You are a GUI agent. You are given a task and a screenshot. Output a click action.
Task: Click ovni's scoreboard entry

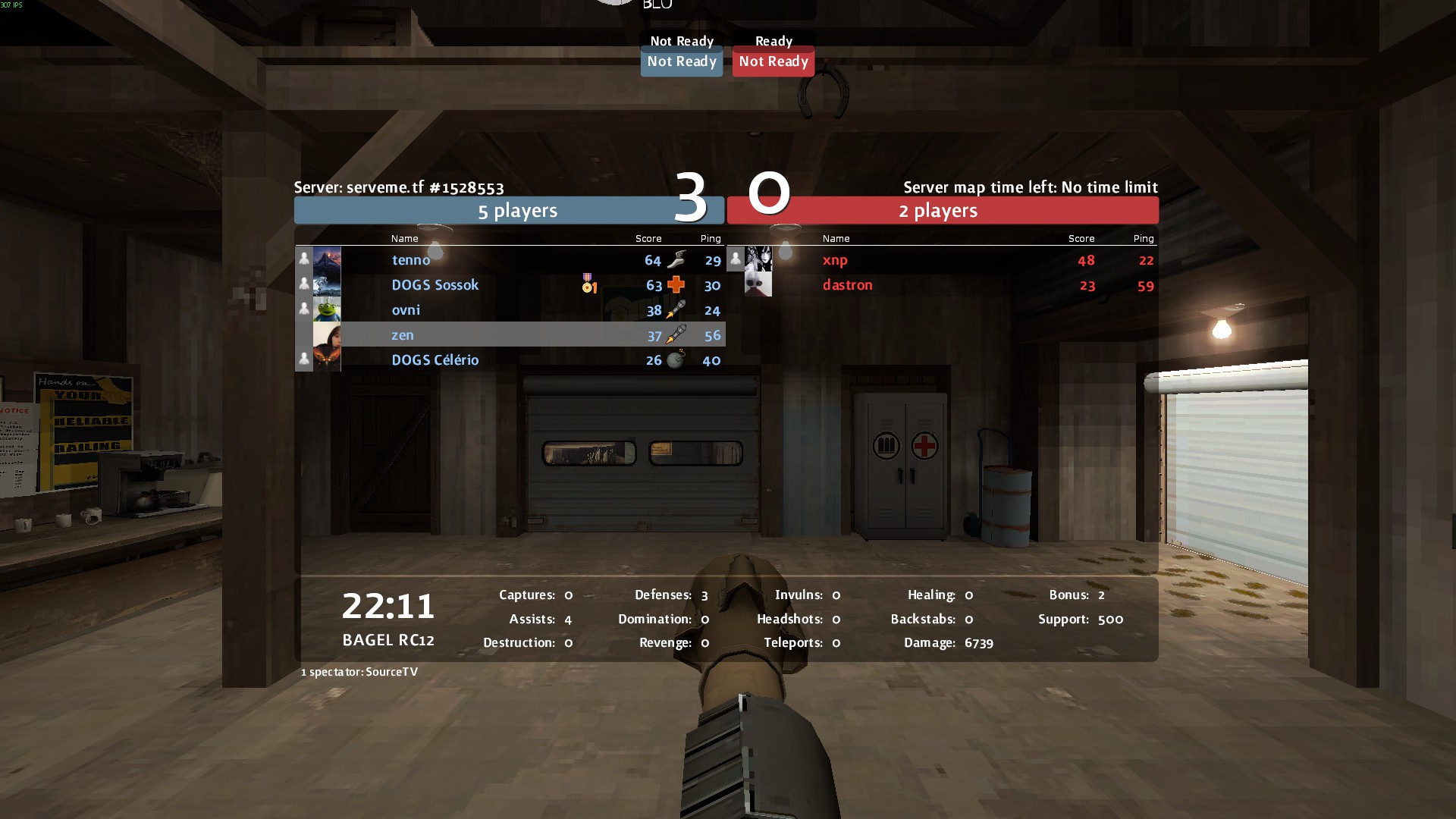[x=406, y=310]
